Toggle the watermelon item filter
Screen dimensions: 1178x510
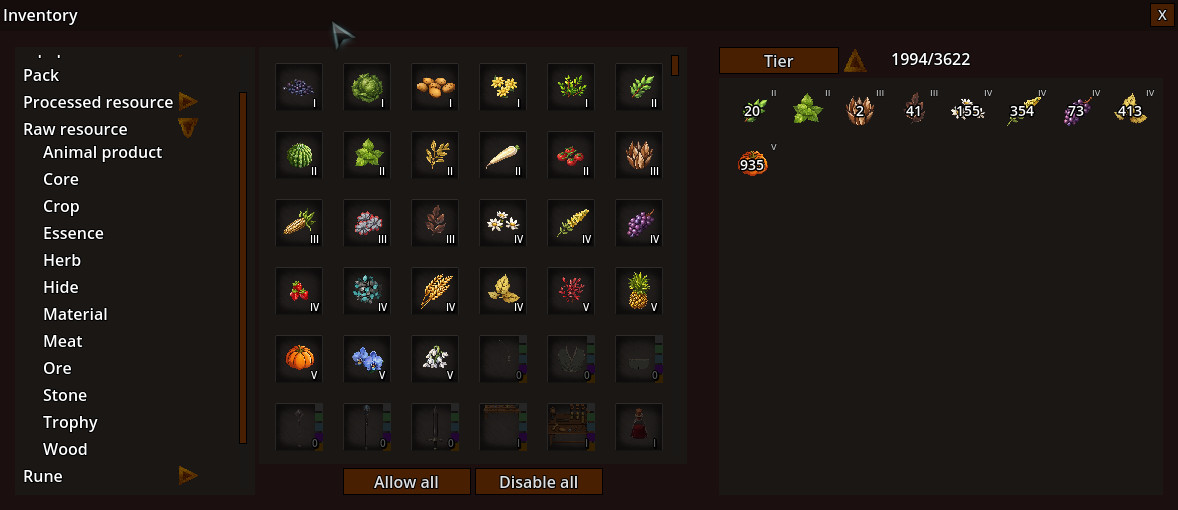(299, 156)
